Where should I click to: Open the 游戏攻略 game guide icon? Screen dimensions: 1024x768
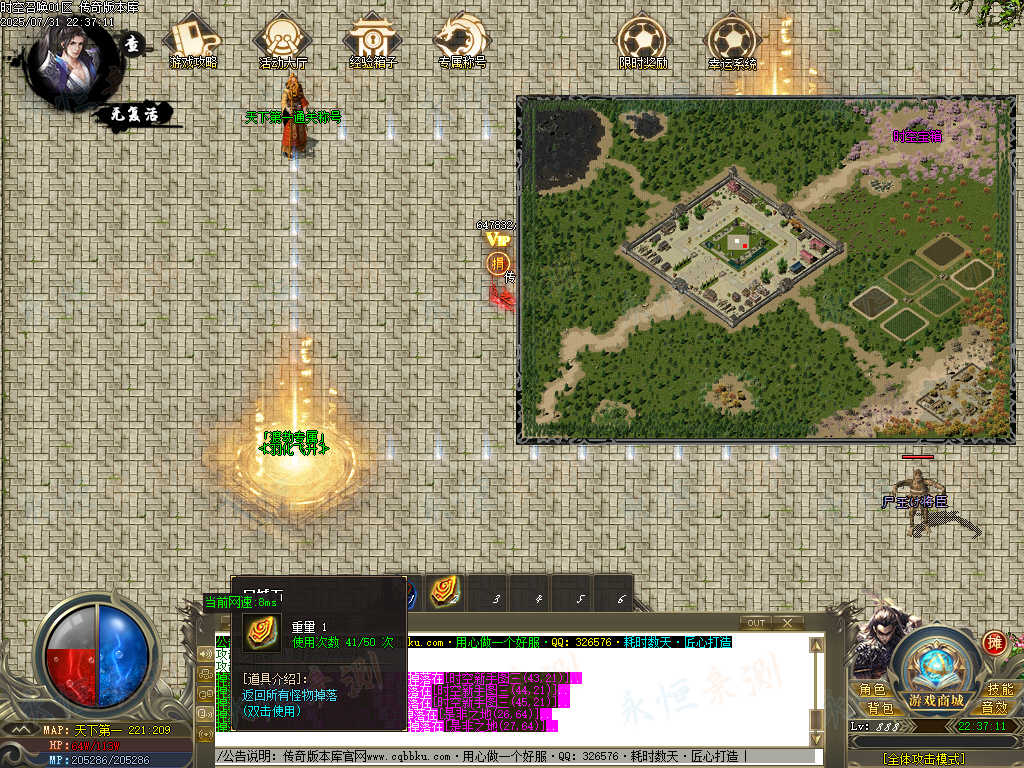[x=193, y=40]
